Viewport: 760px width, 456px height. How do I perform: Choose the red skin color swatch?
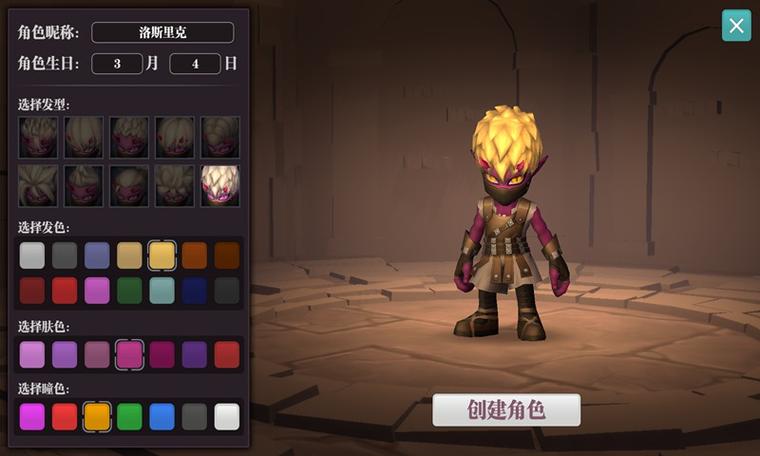(227, 354)
